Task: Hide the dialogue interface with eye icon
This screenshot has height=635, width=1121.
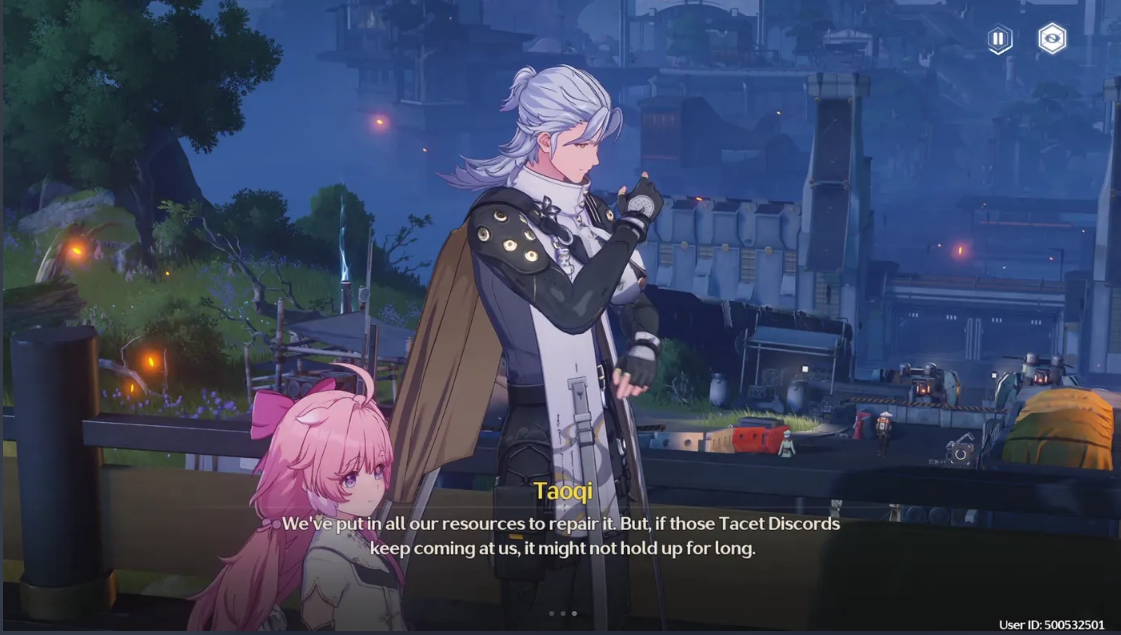Action: click(1052, 39)
